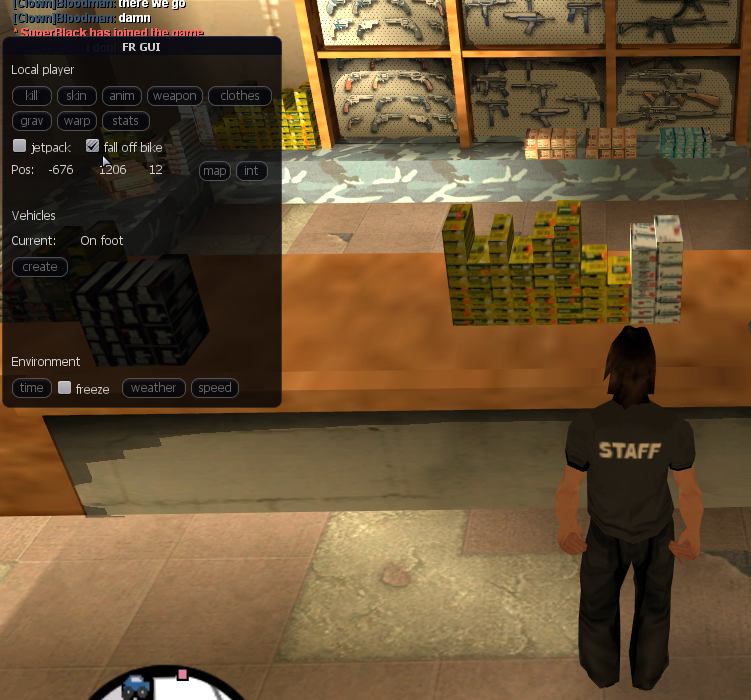
Task: Enable the jetpack checkbox
Action: click(19, 146)
